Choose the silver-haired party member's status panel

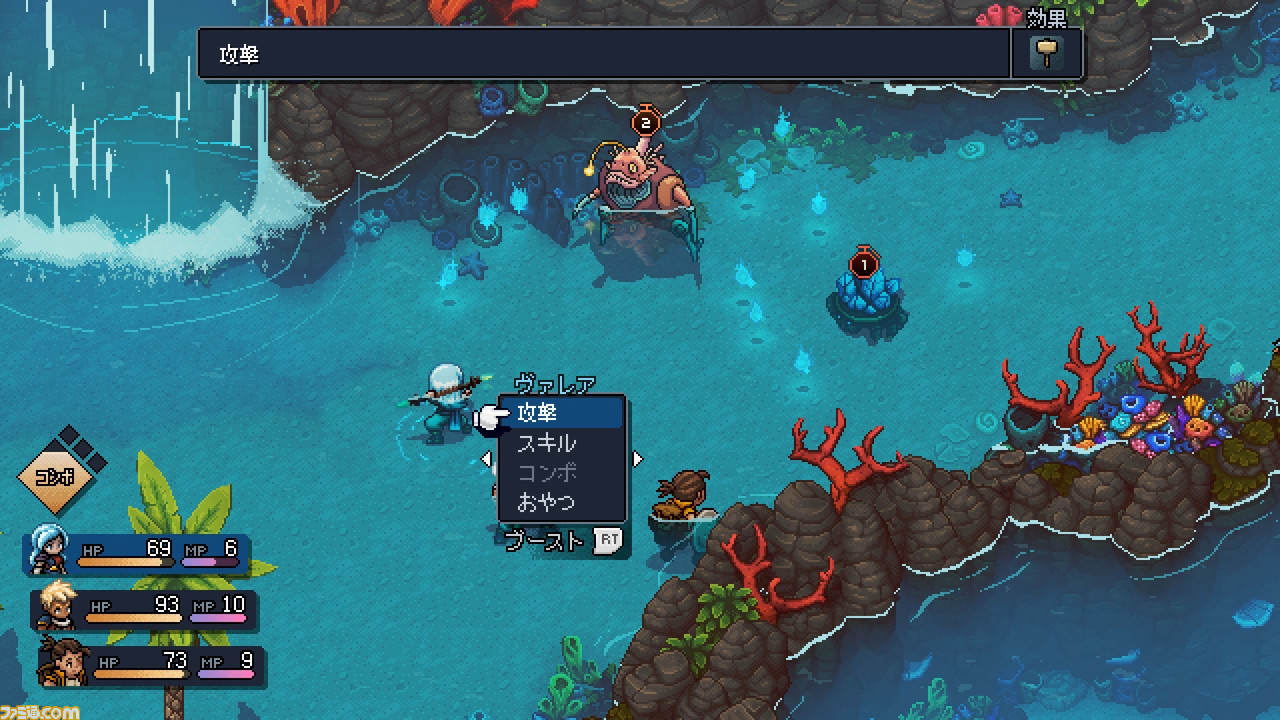[138, 554]
